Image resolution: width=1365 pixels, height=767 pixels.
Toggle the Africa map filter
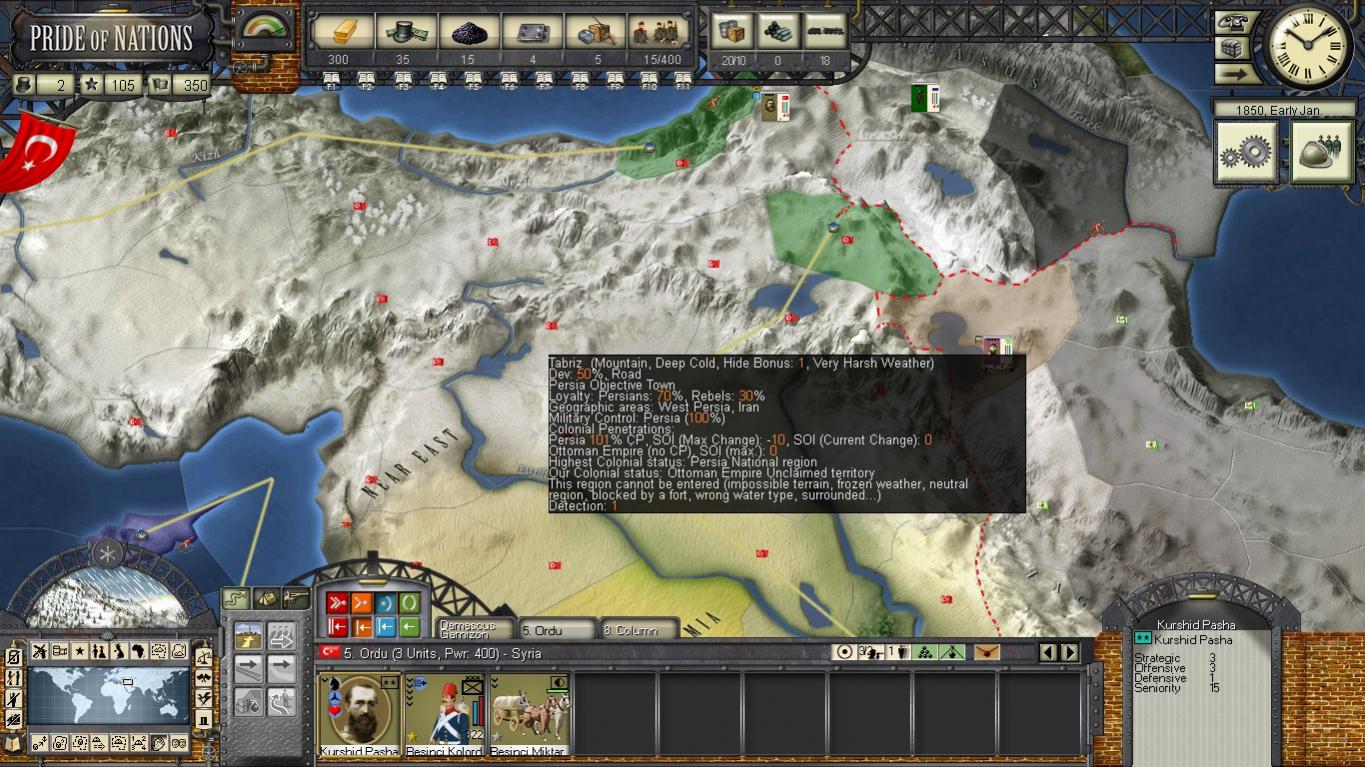[x=139, y=652]
